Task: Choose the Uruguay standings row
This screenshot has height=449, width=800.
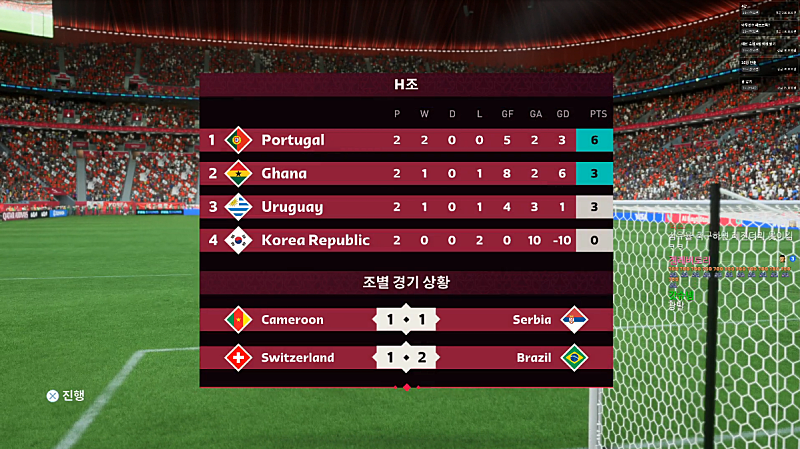Action: point(405,207)
